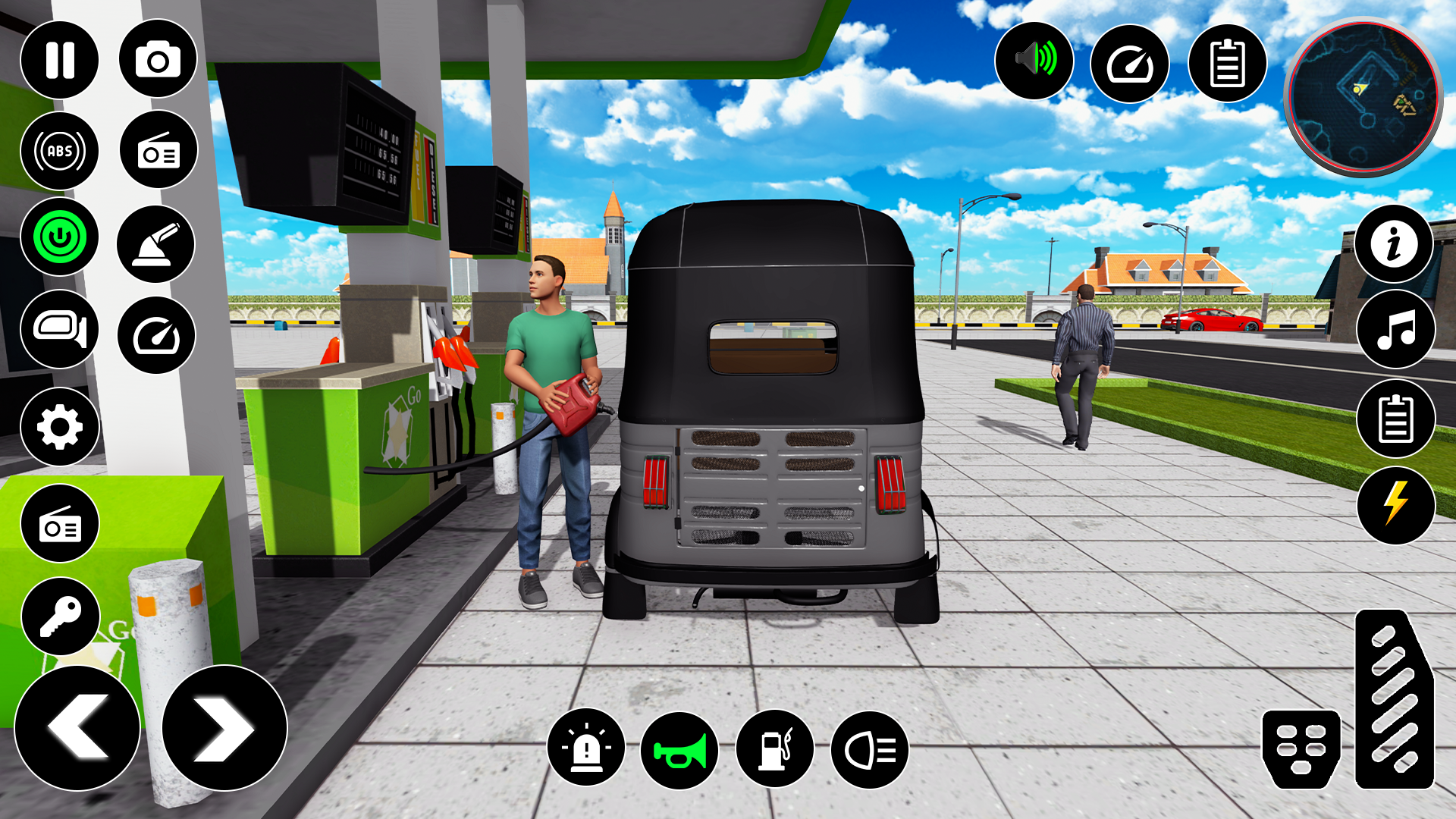1456x819 pixels.
Task: Take a screenshot with the camera button
Action: click(x=158, y=60)
